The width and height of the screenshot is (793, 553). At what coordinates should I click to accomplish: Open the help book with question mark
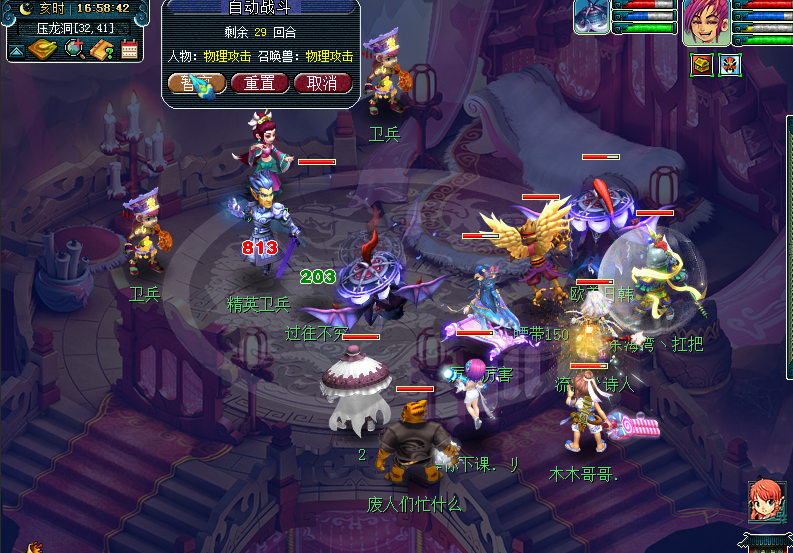pyautogui.click(x=101, y=48)
